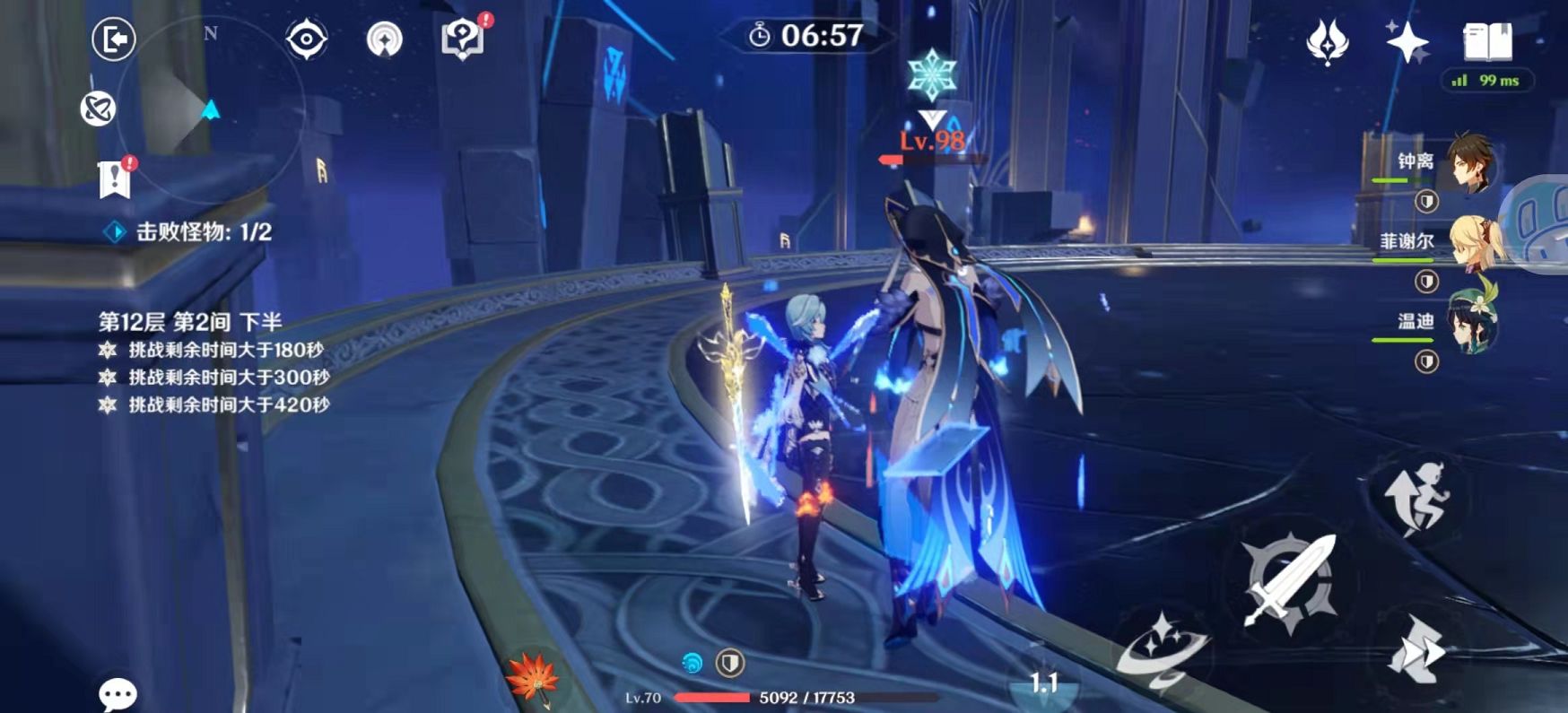Tap the round icon left of the minimap
Screen dimensions: 1568x713
pos(98,109)
